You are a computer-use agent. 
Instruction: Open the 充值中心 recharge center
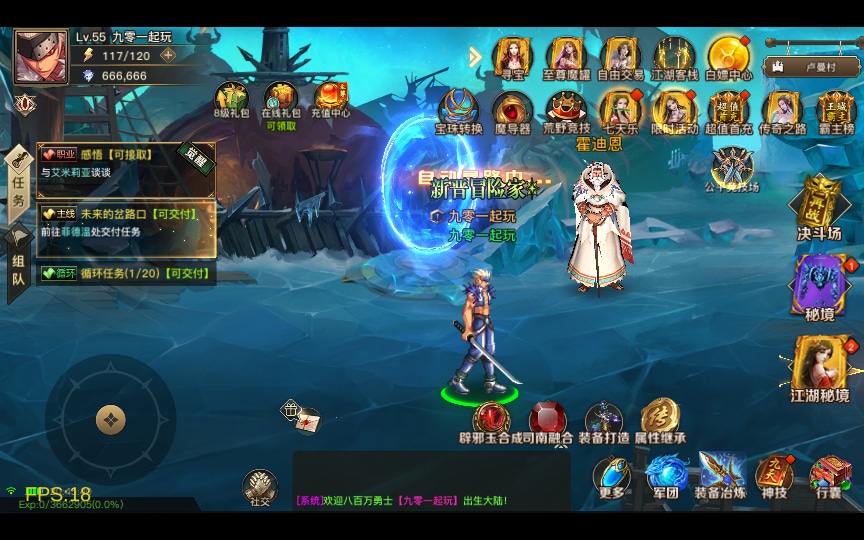(x=332, y=98)
